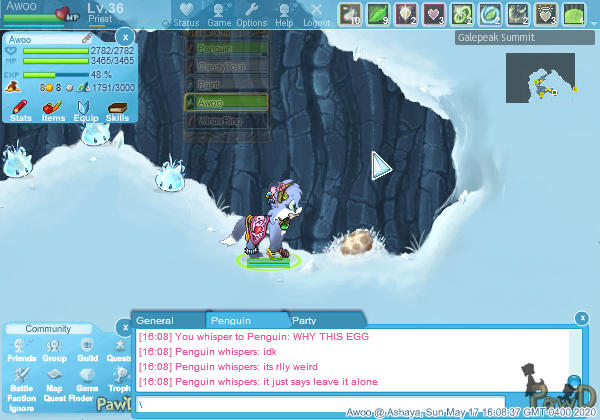Open the Stats panel
Viewport: 600px width, 420px height.
coord(20,109)
